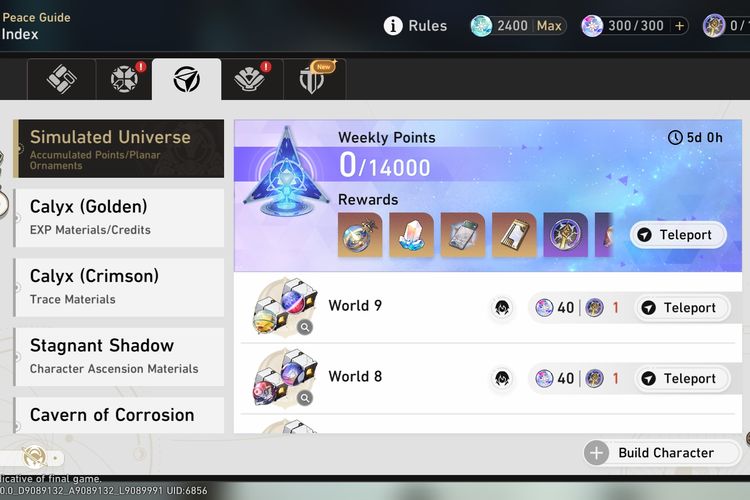Select the Survival Index tab
Image resolution: width=750 pixels, height=500 pixels.
[186, 80]
